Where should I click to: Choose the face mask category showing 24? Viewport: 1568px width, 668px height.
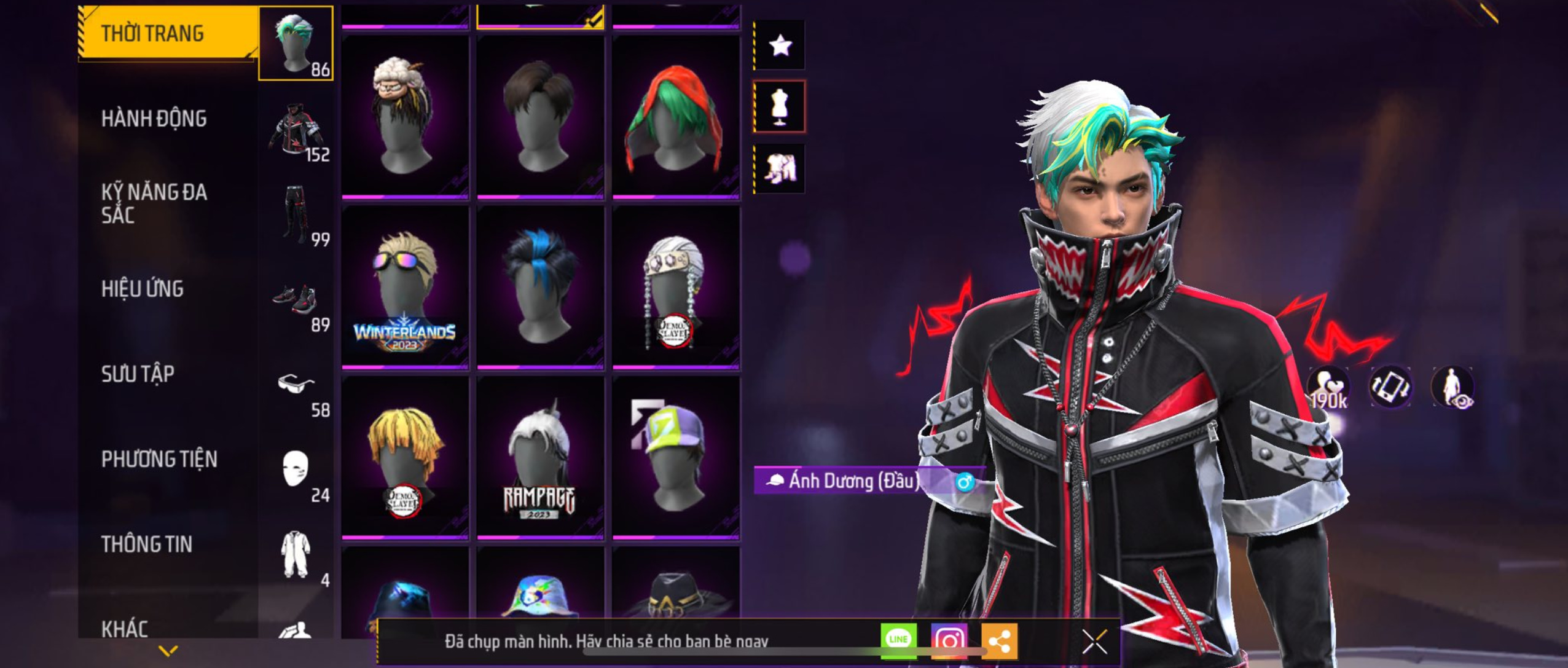pyautogui.click(x=296, y=471)
